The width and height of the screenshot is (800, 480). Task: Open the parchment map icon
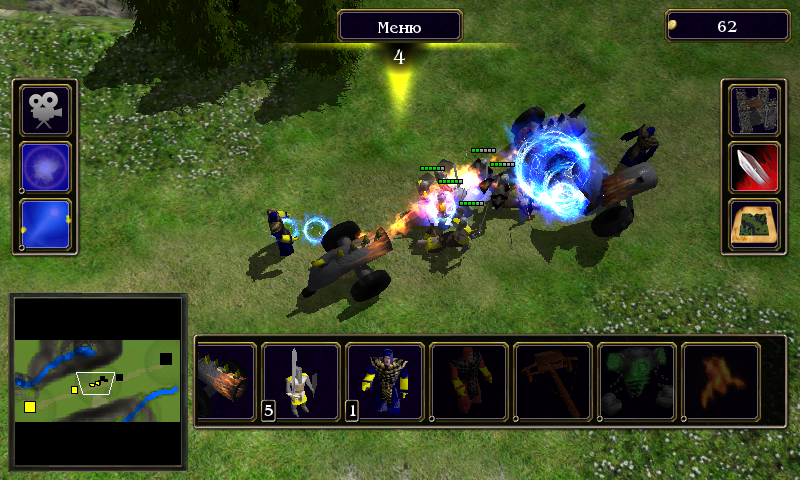click(754, 222)
